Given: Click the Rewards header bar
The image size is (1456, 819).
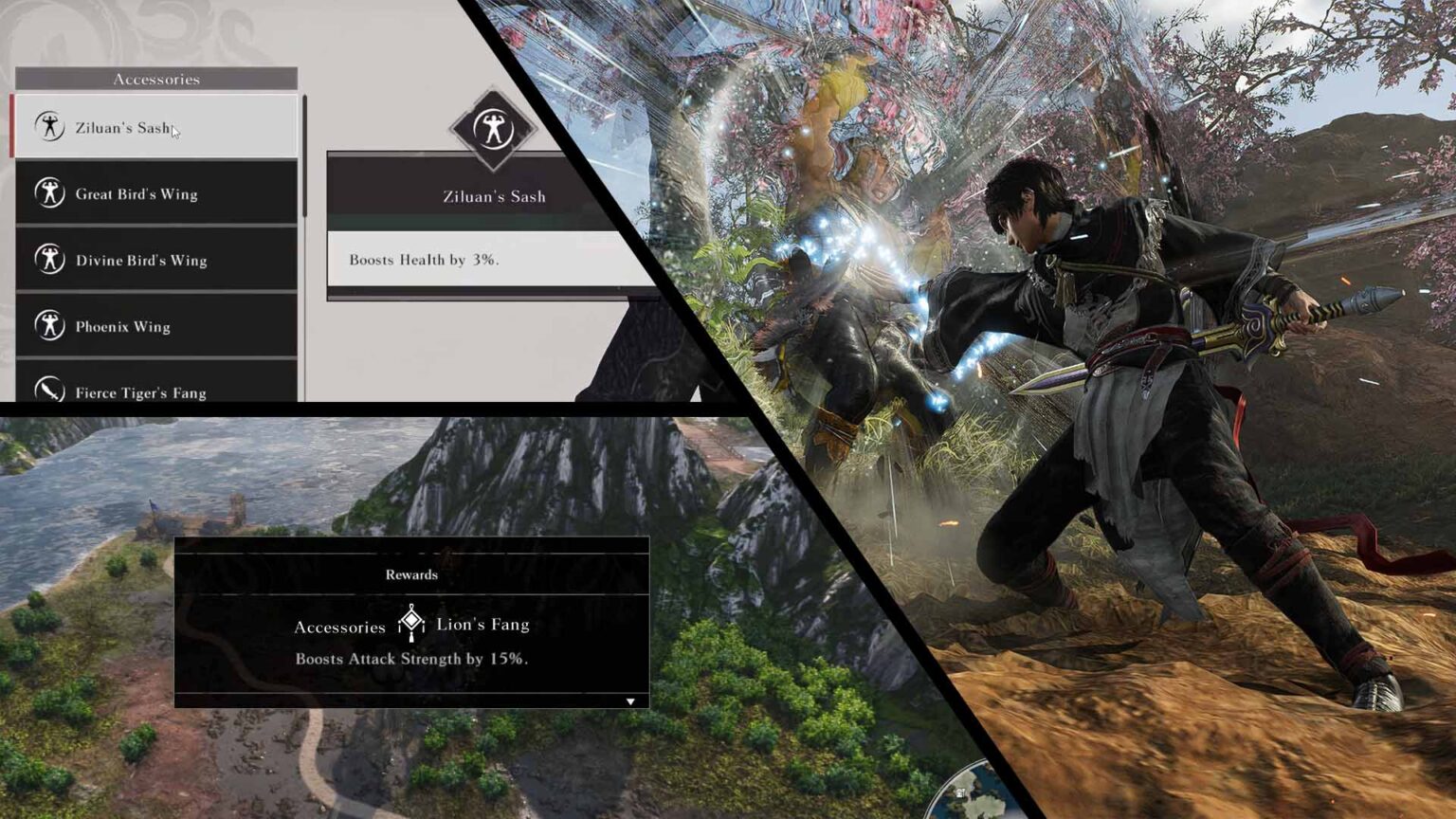Looking at the screenshot, I should [x=411, y=573].
